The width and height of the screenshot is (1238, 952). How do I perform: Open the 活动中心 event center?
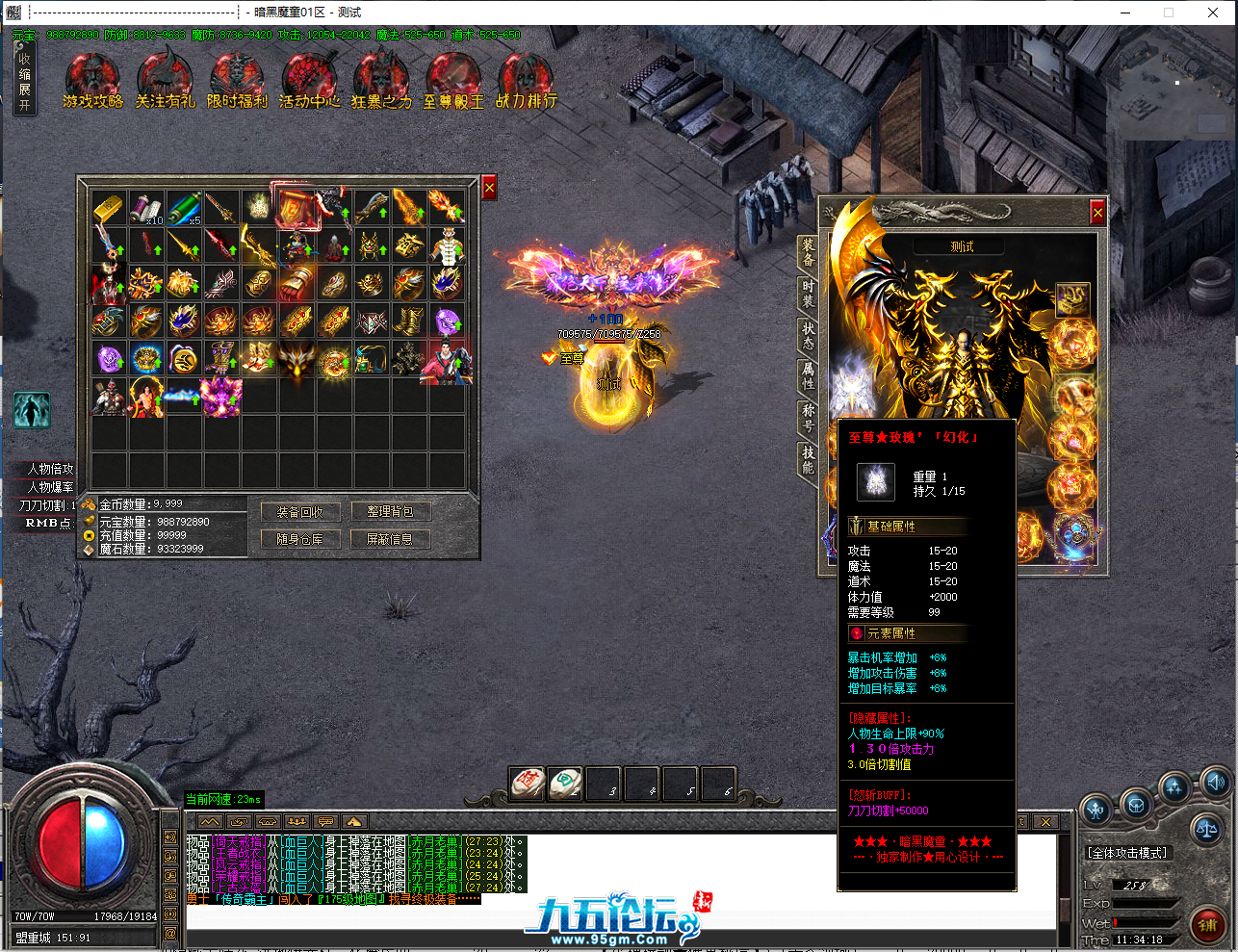tap(309, 81)
